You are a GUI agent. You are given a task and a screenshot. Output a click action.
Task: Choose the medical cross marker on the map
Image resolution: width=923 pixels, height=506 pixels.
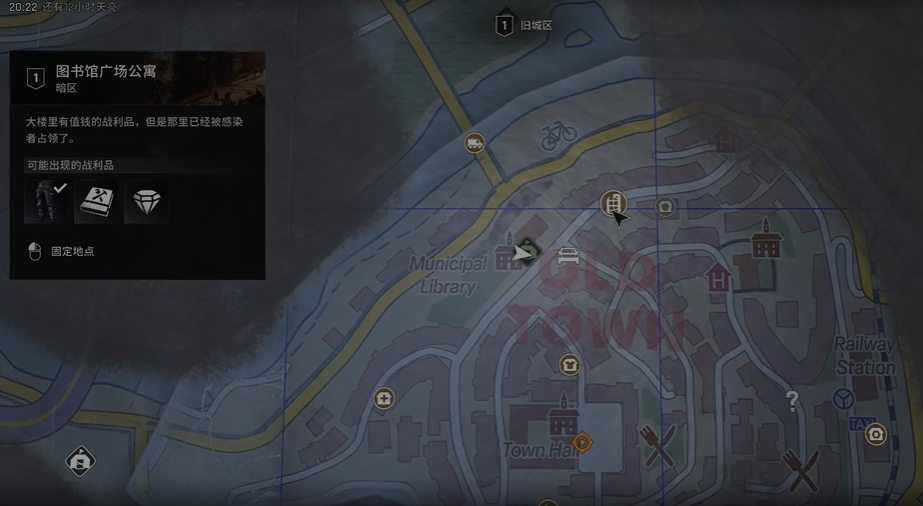[x=384, y=400]
